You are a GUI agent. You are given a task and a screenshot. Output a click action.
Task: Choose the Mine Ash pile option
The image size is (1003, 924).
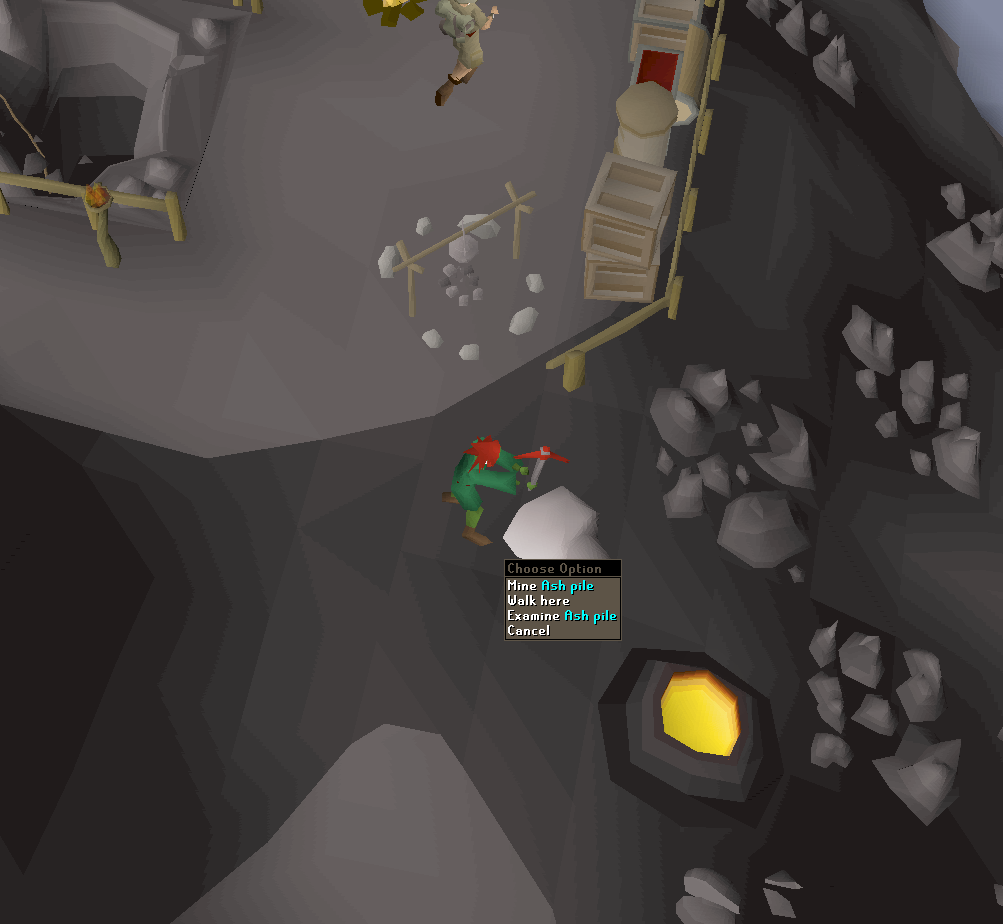tap(551, 586)
